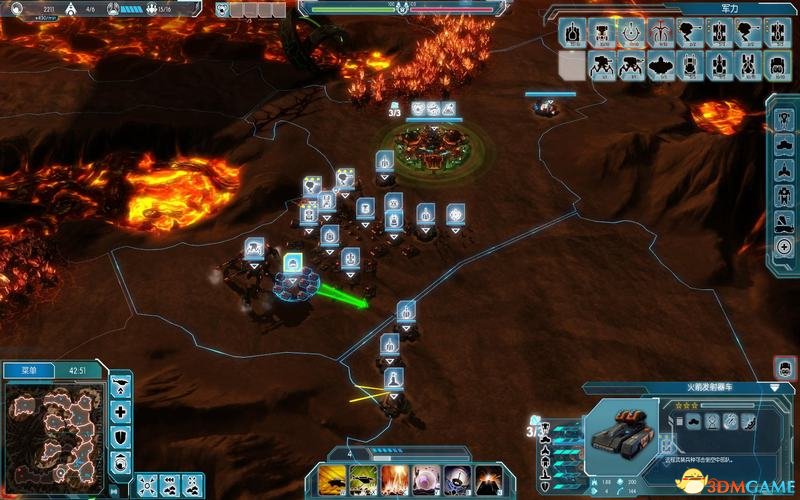Activate the shield command beside the minimap

point(121,436)
